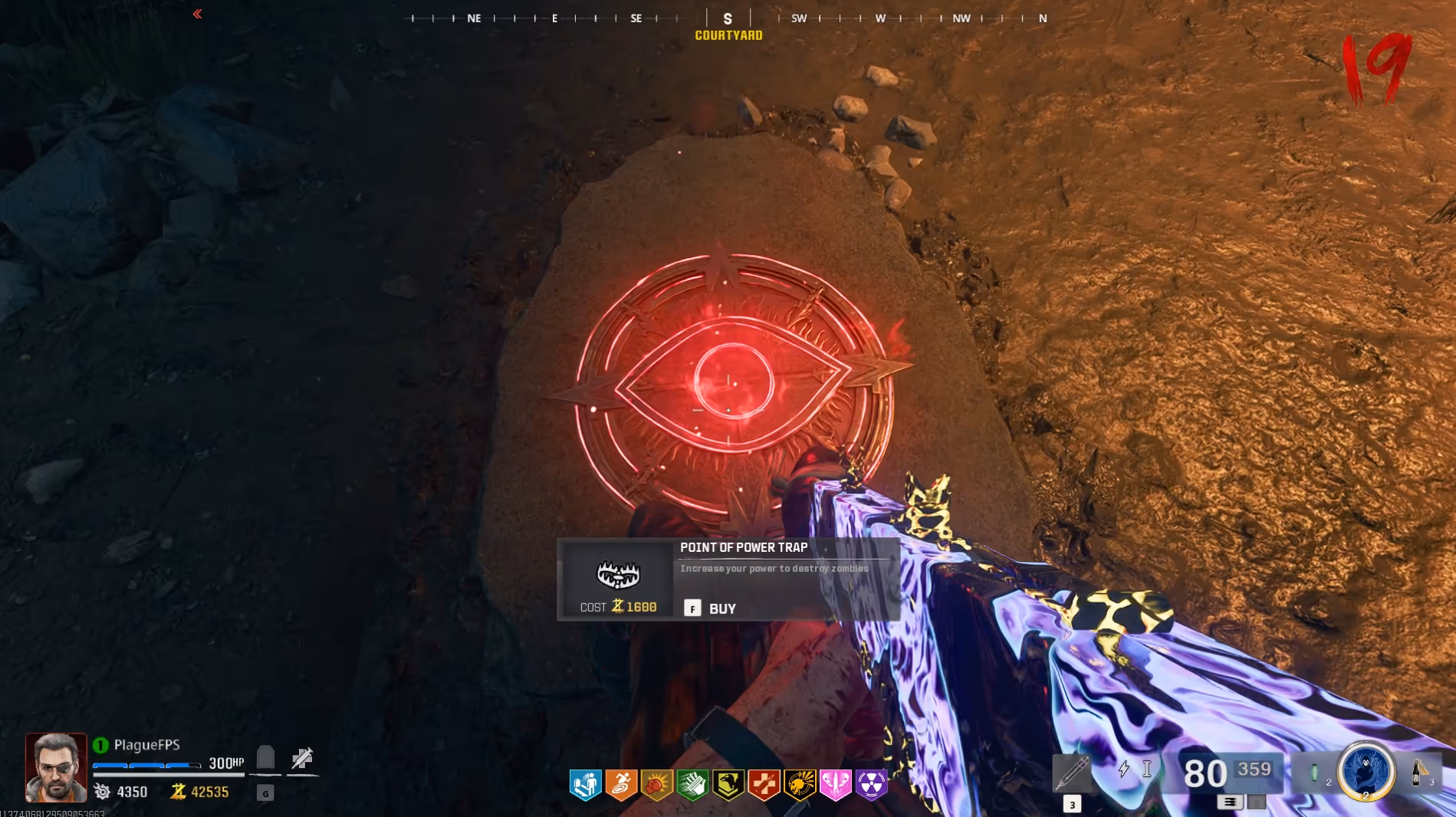The image size is (1456, 817).
Task: Select the green tactical canister equipment
Action: (1314, 772)
